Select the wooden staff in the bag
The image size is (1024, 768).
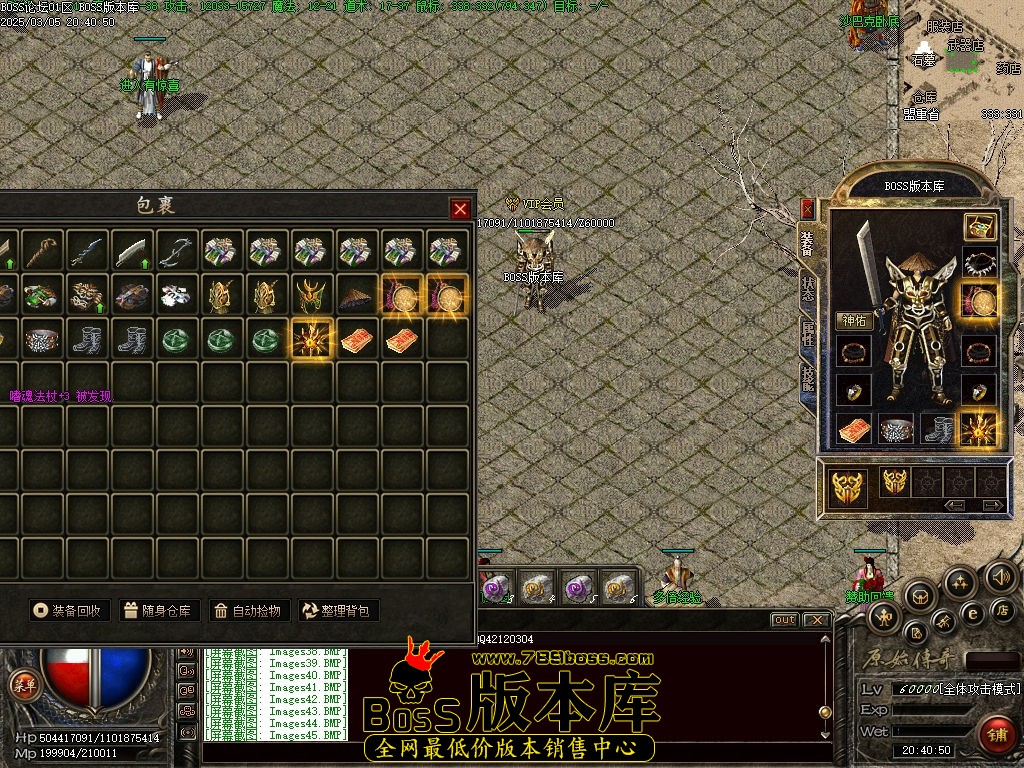coord(43,251)
